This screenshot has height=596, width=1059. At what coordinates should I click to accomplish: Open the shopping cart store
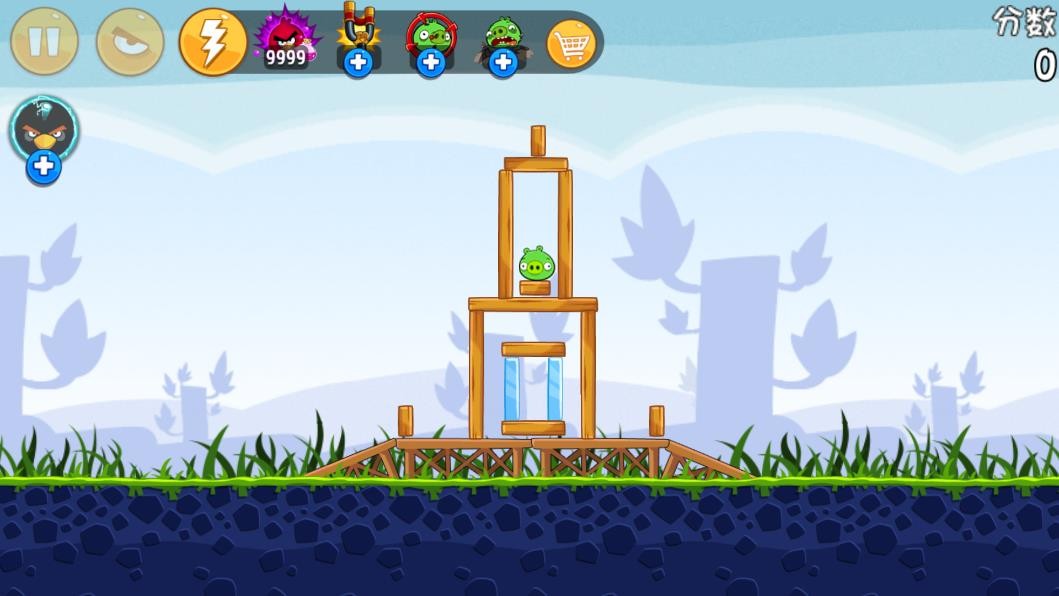[572, 43]
